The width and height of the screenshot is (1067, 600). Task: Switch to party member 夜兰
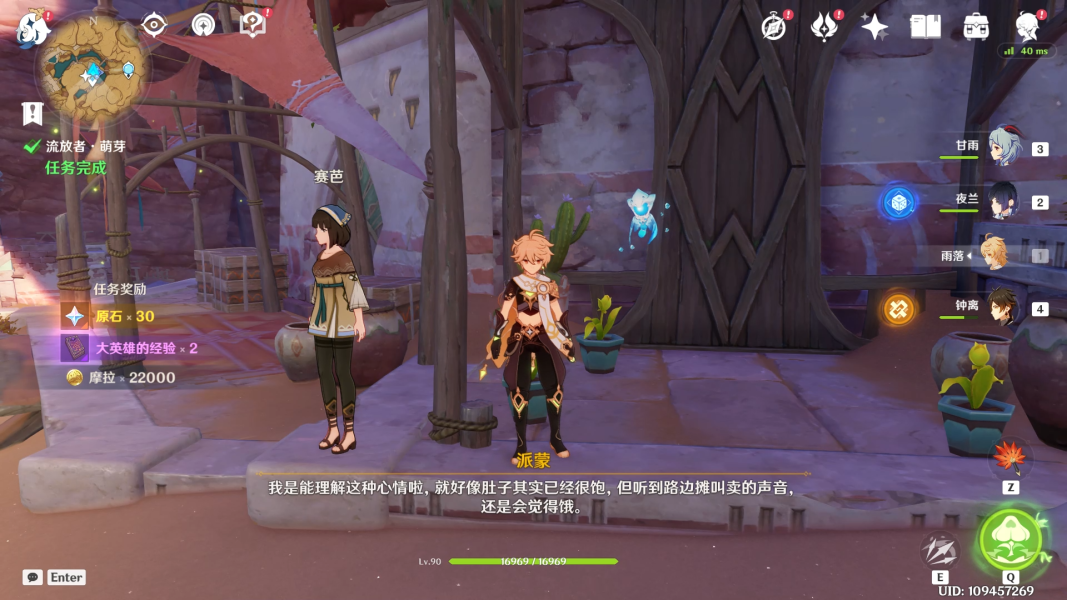[x=1002, y=201]
